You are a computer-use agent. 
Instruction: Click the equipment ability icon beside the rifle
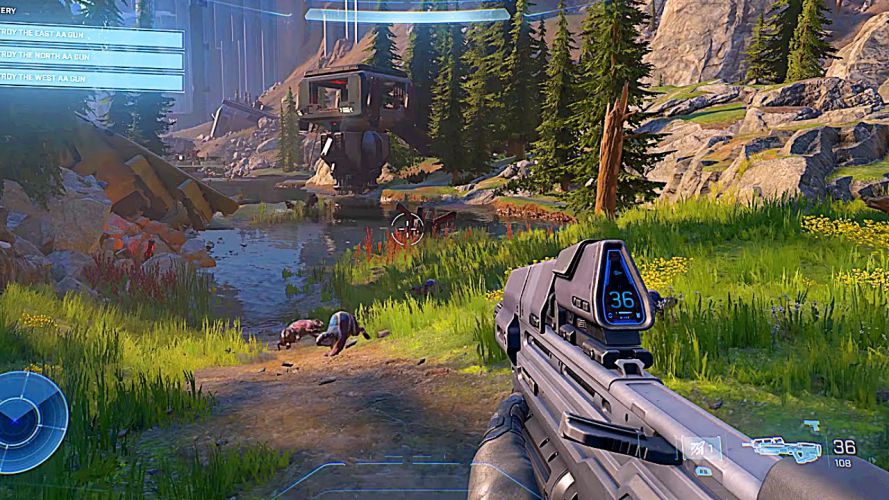(x=700, y=446)
